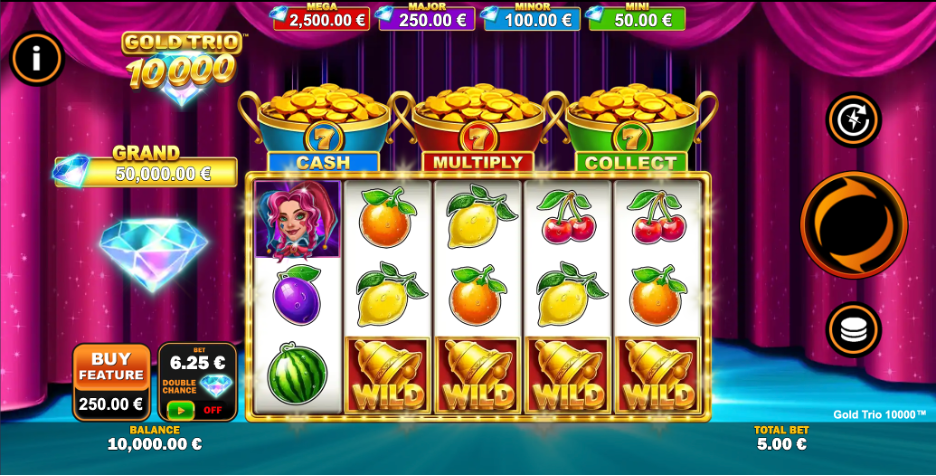Activate the turbo autoplay lightning button

853,120
